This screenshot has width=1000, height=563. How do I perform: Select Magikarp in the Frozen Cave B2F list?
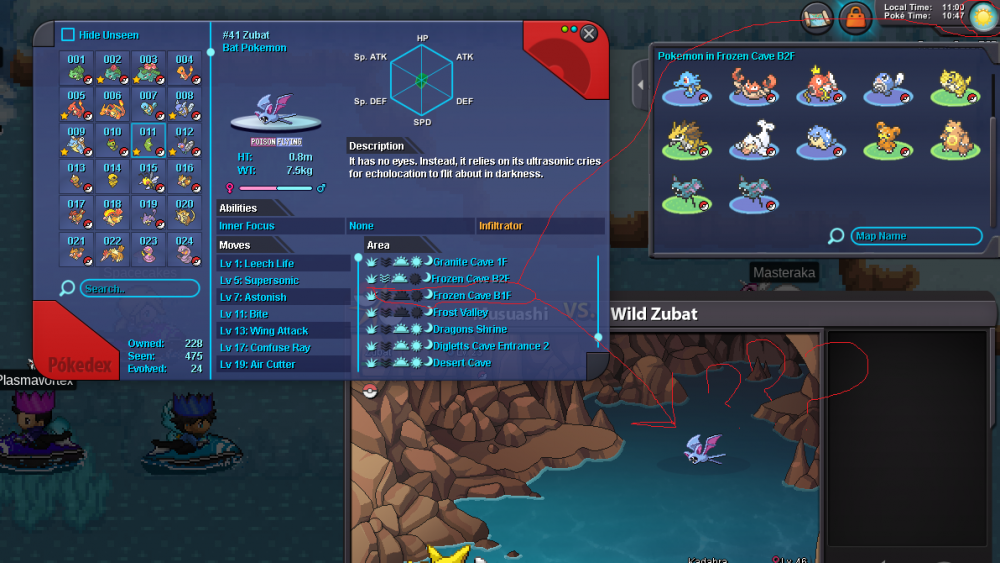[x=817, y=88]
